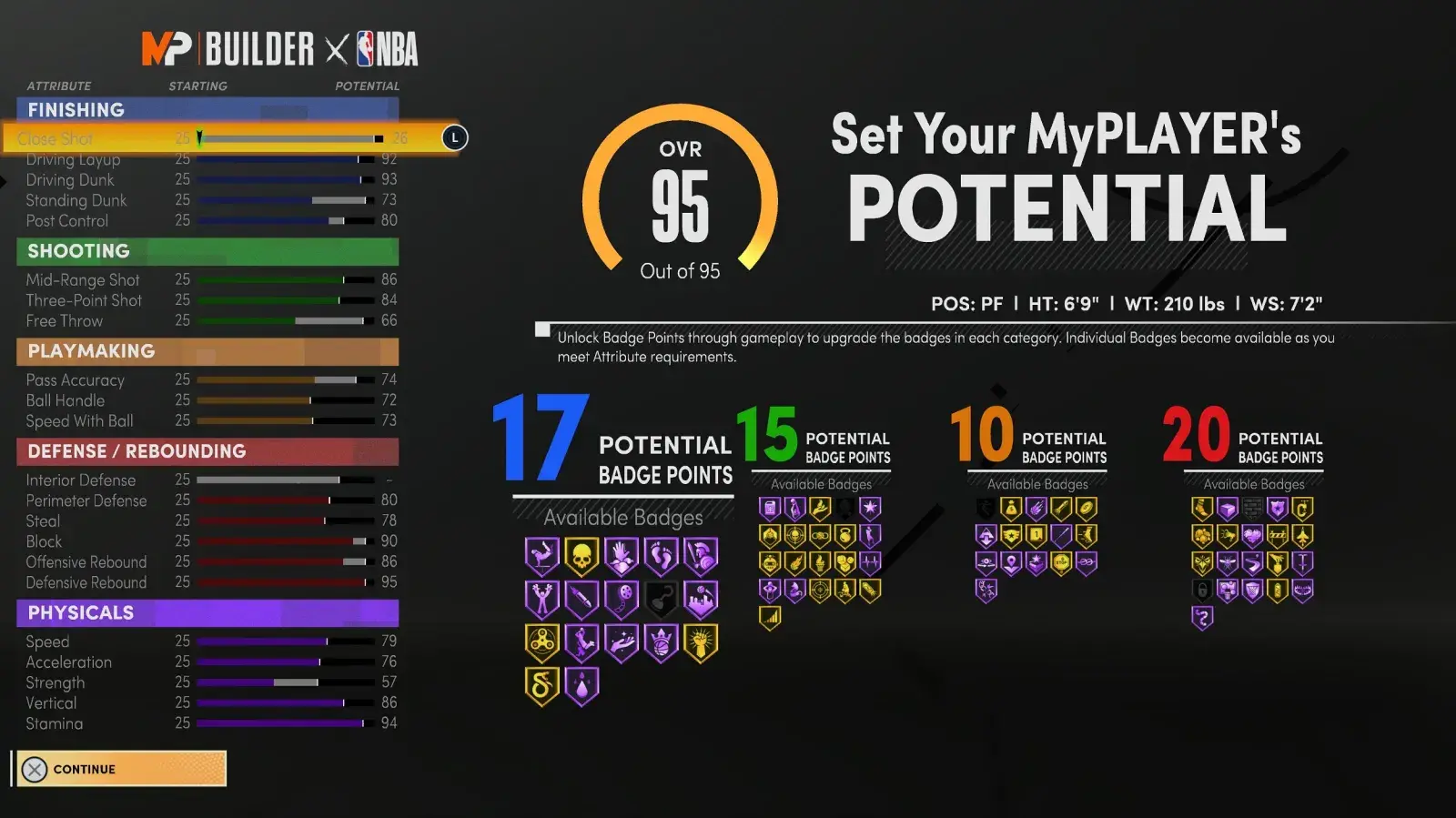This screenshot has height=818, width=1456.
Task: Click the crown basketball badge in Finishing
Action: click(x=661, y=643)
